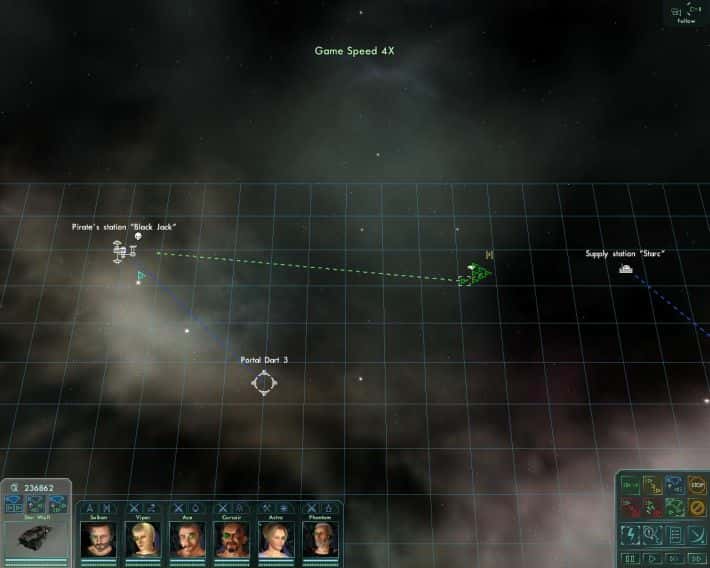
Task: Click the blue formation command icon
Action: (x=674, y=486)
